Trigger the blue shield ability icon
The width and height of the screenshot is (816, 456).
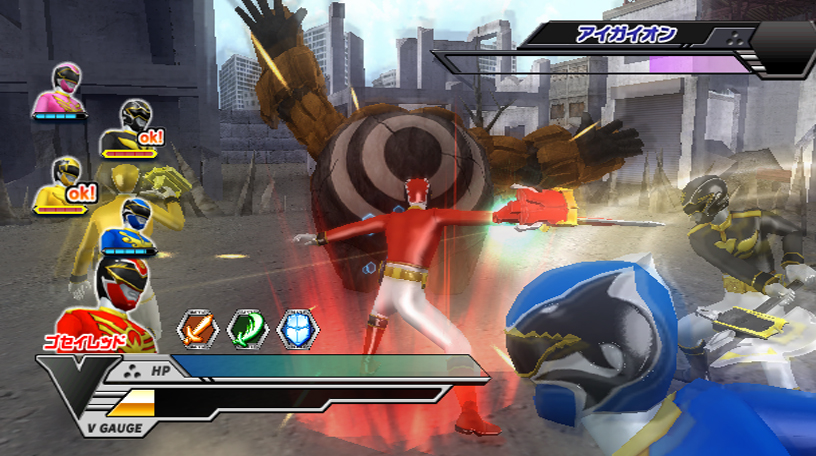pyautogui.click(x=297, y=329)
